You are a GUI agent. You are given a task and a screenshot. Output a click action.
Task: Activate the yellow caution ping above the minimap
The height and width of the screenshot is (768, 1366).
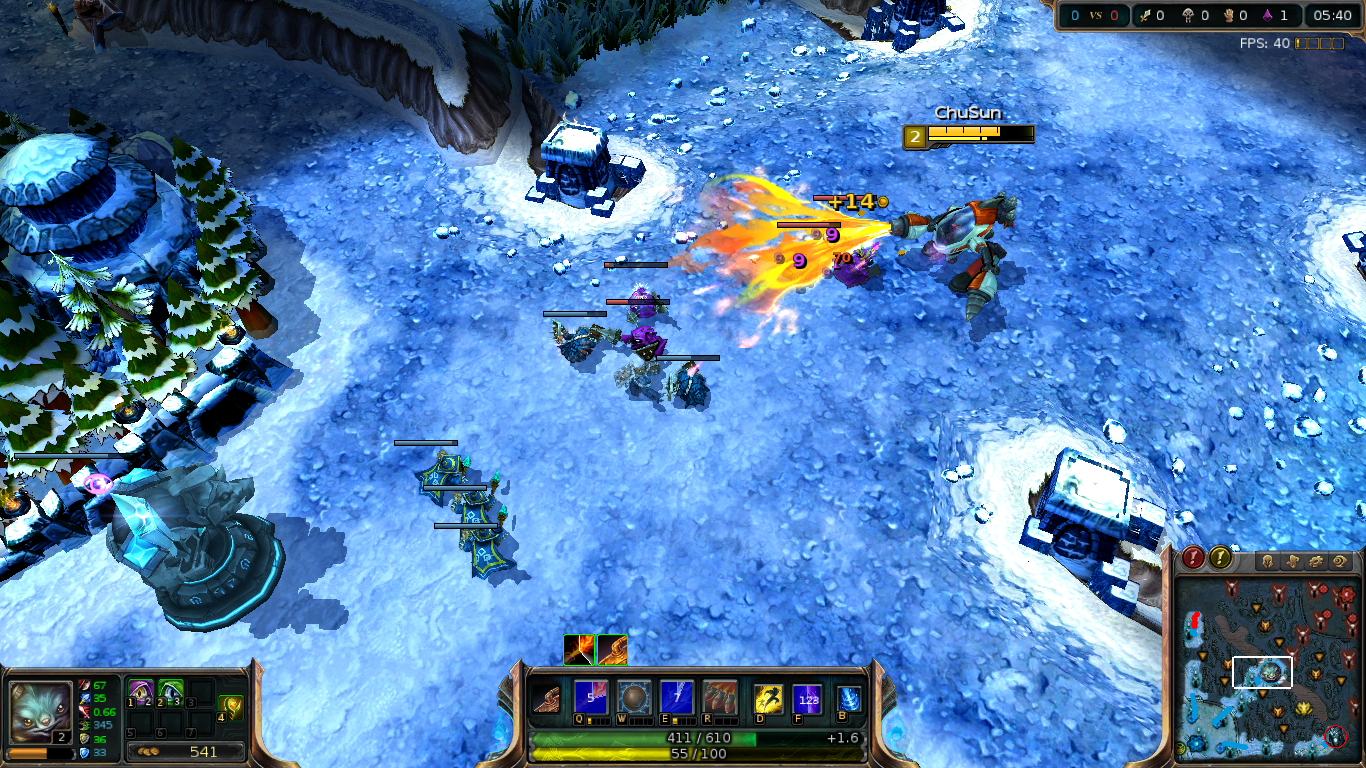coord(1220,558)
